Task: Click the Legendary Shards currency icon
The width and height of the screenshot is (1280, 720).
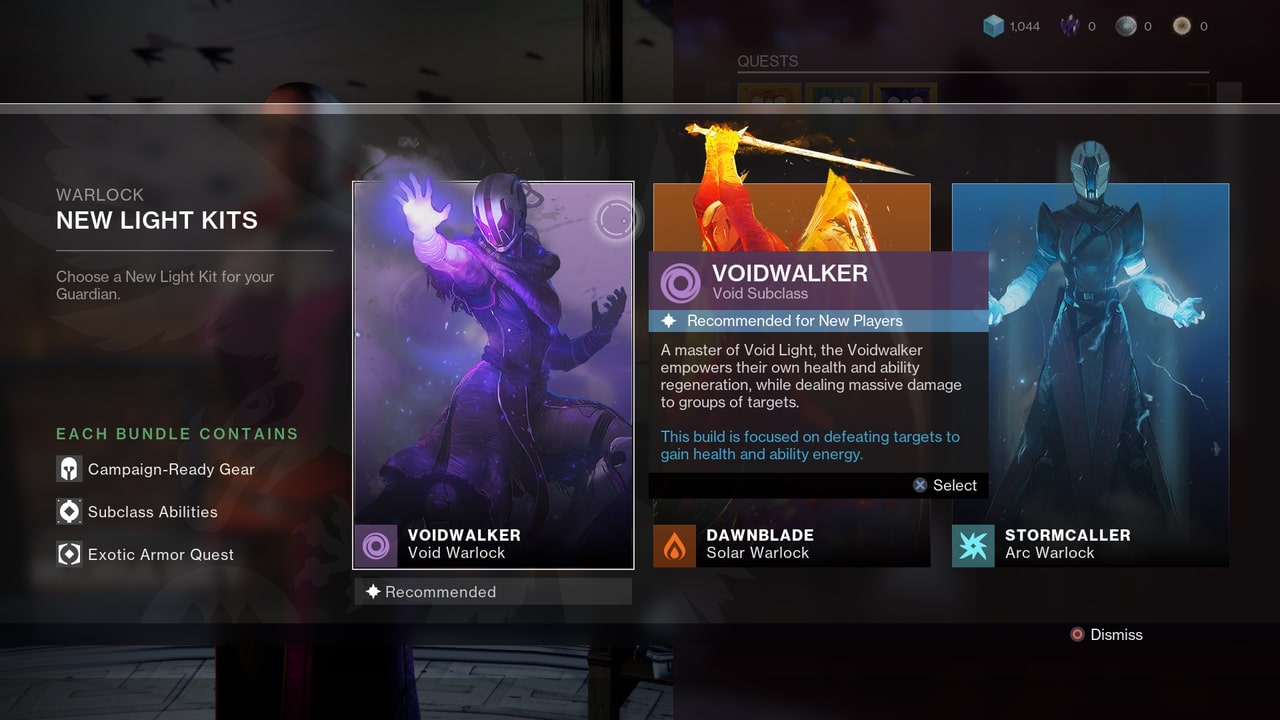Action: (1068, 25)
